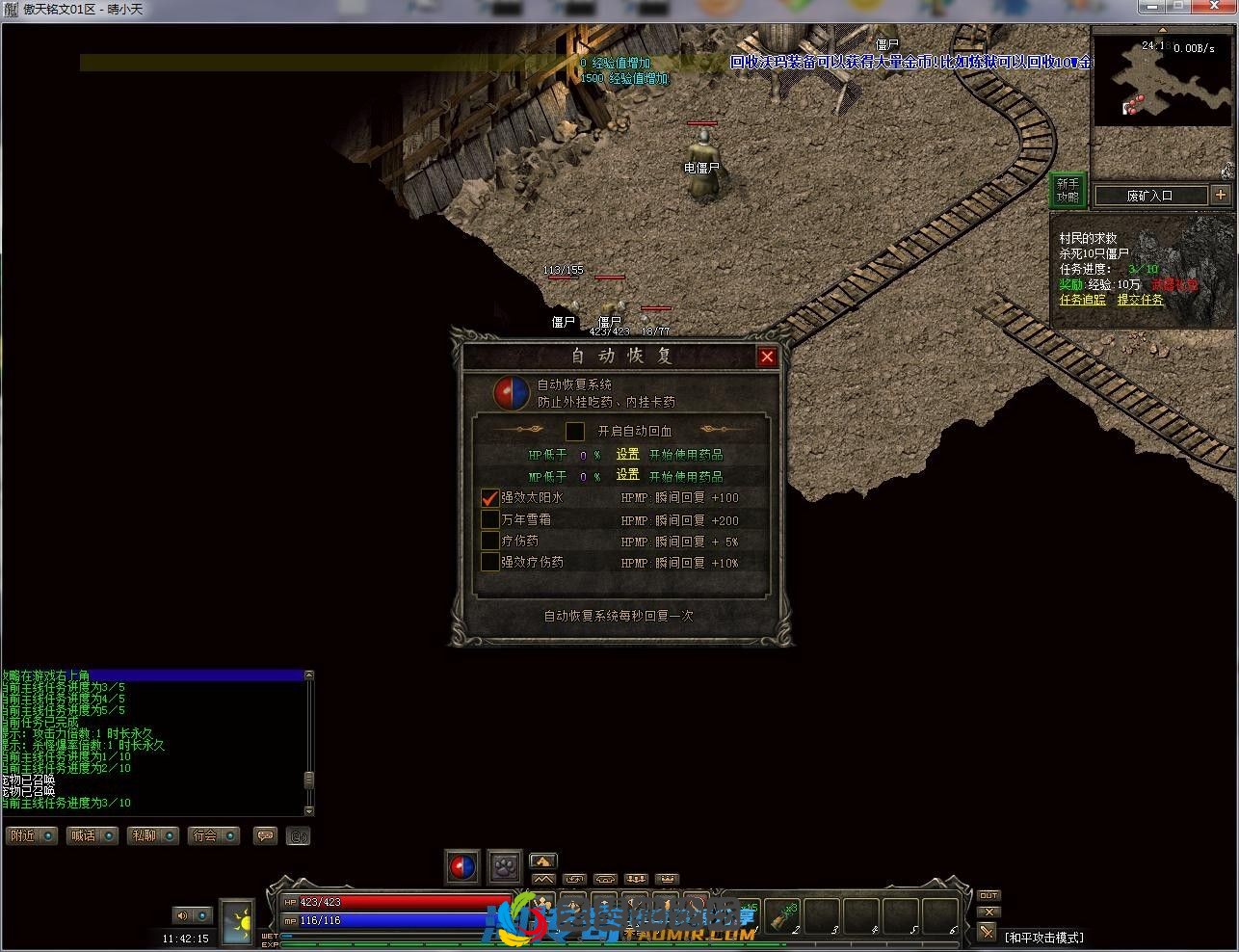Enable 开启自动回血 in the auto-recovery dialog
The width and height of the screenshot is (1239, 952).
point(575,431)
